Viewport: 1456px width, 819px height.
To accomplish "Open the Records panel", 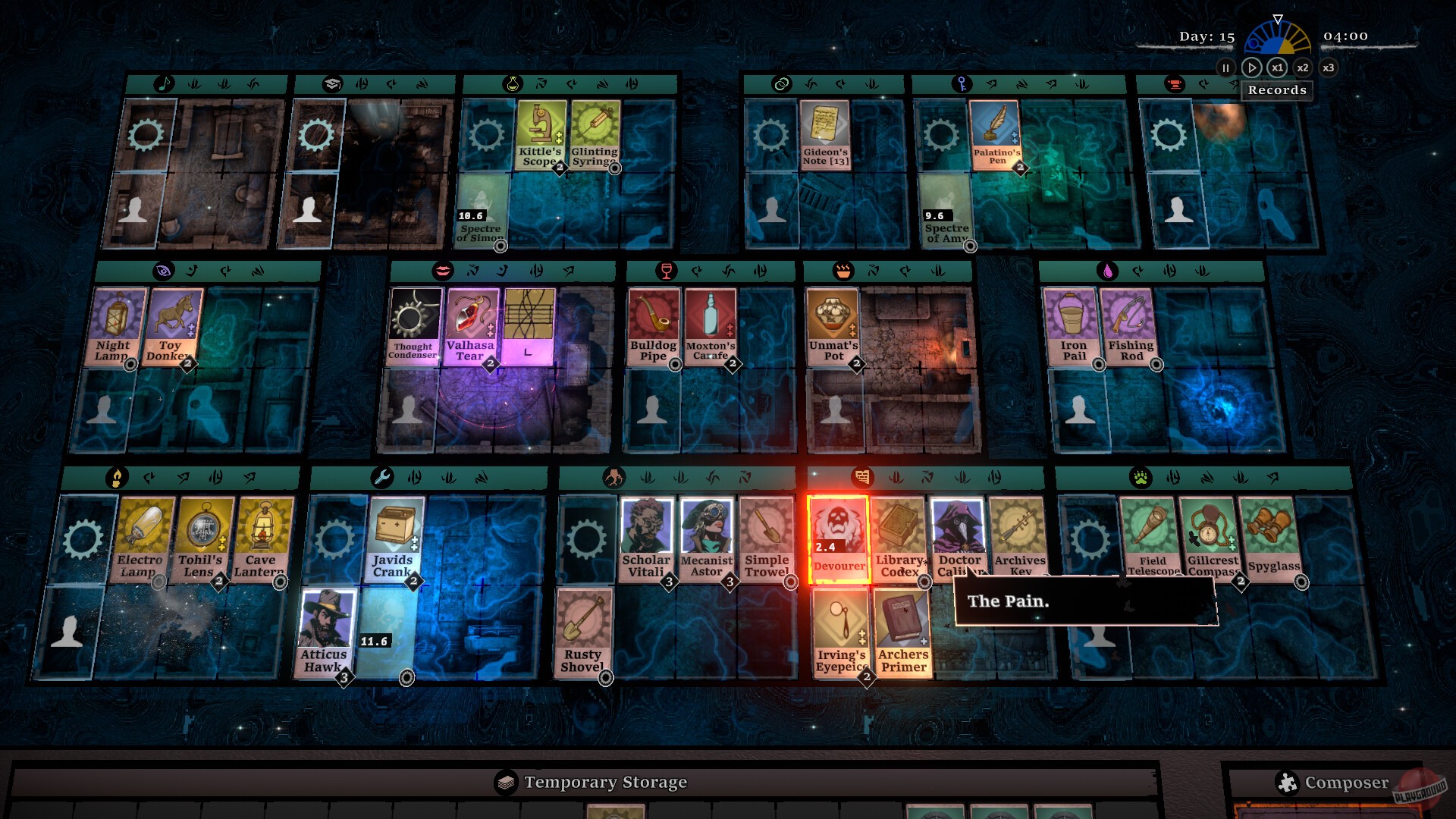I will [x=1277, y=90].
